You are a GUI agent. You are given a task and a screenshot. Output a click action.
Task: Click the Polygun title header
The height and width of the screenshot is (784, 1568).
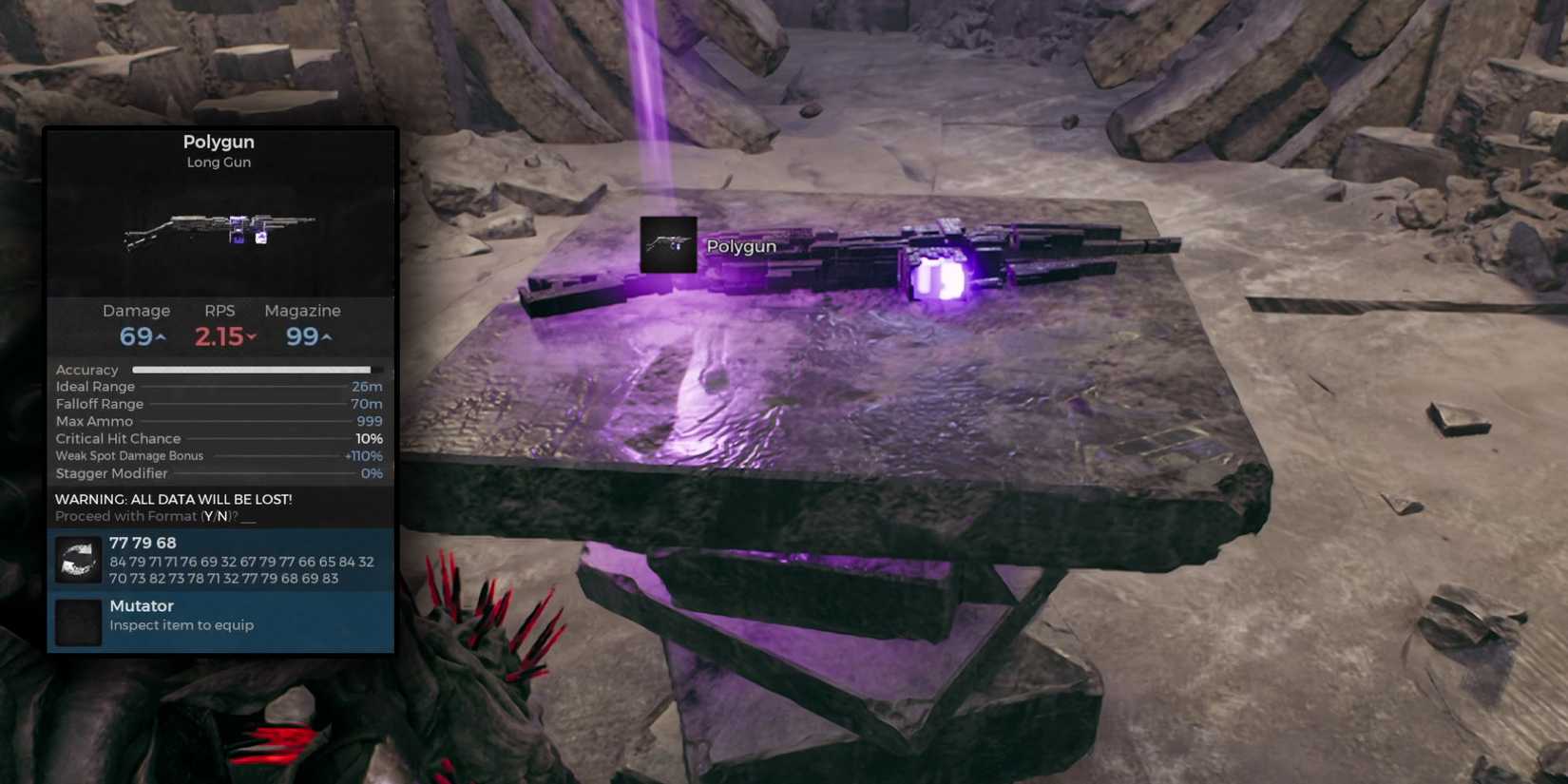[219, 141]
